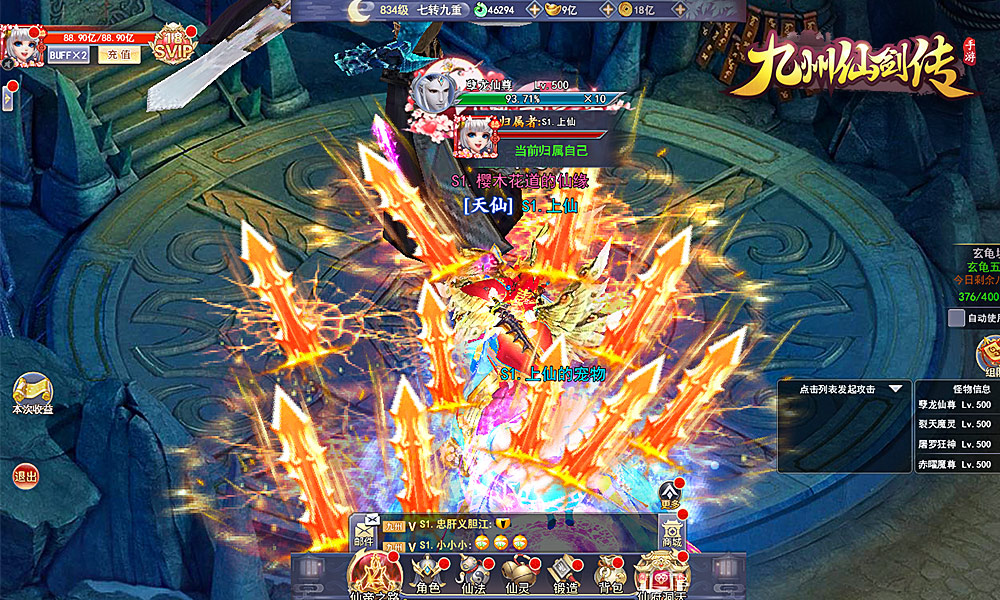Click the player avatar portrait
This screenshot has height=600, width=1000.
tap(22, 43)
